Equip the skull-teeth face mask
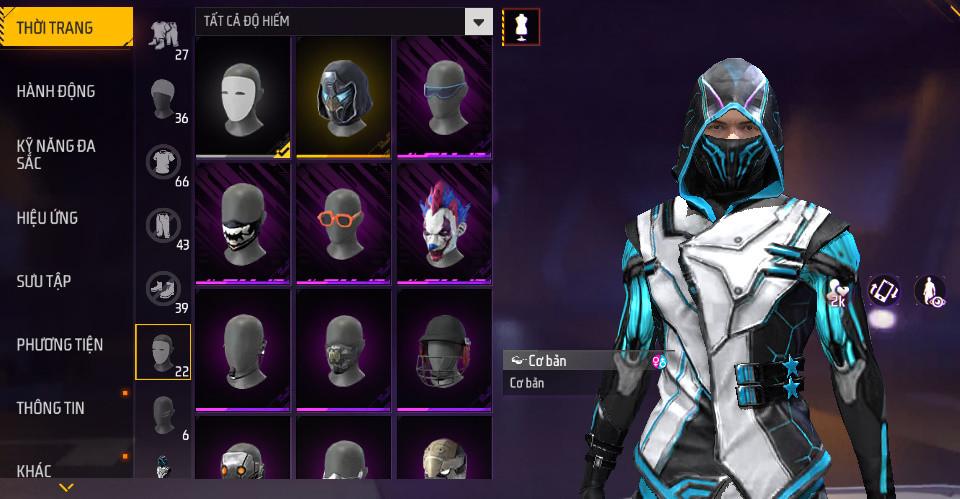The width and height of the screenshot is (960, 499). [242, 224]
